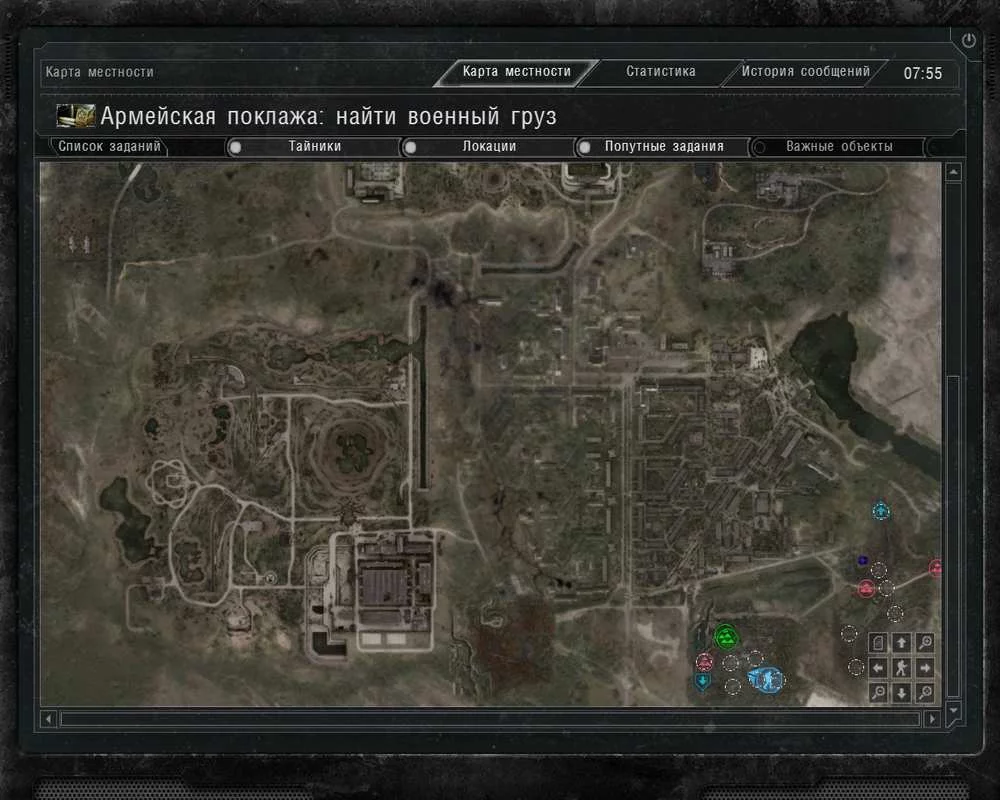
Task: Toggle the Локации map filter
Action: tap(409, 147)
